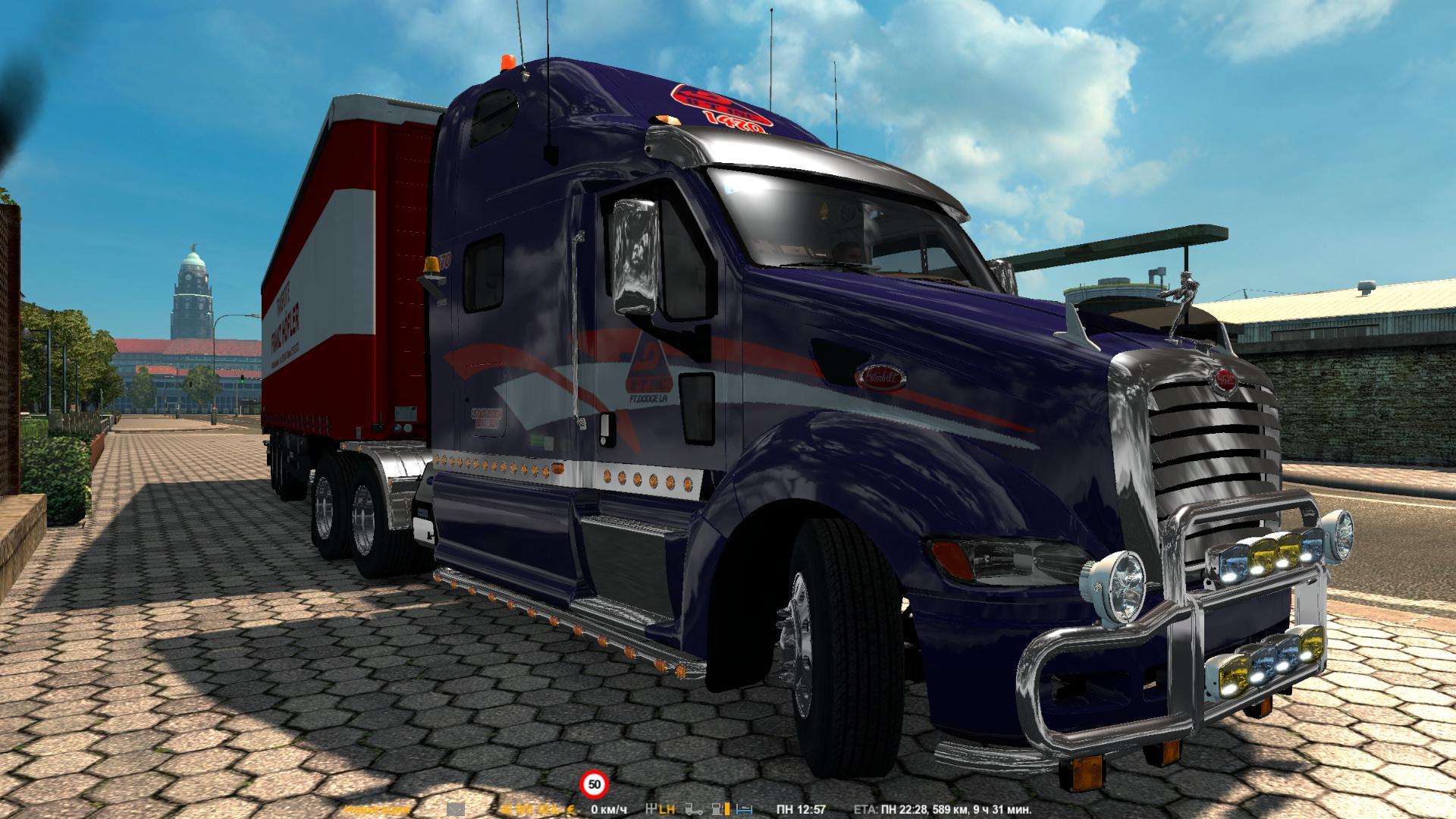Open the Навигация panel
The height and width of the screenshot is (819, 1456).
[375, 810]
